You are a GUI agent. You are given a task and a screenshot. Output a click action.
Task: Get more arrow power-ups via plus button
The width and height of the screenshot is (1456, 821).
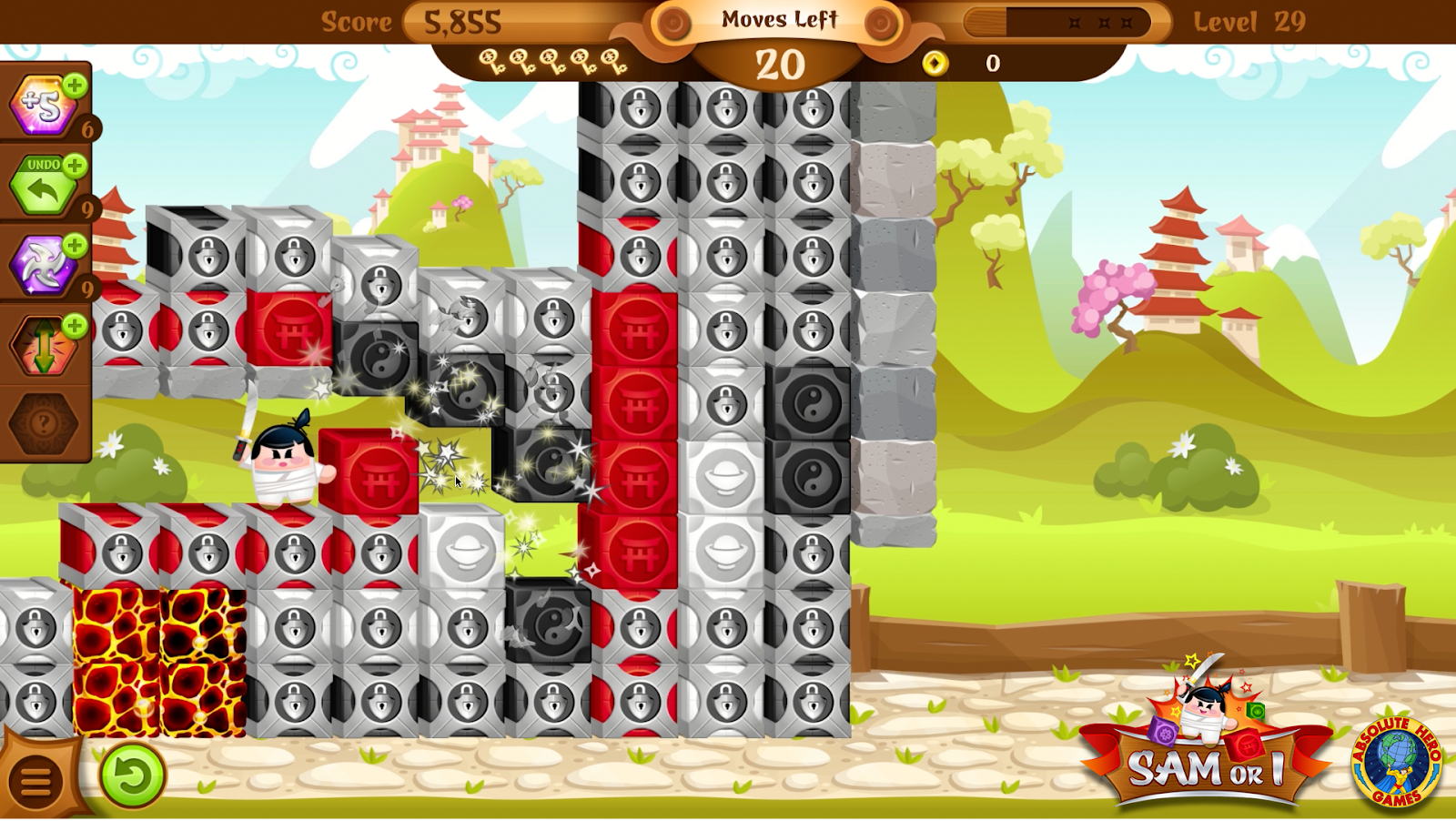tap(76, 326)
